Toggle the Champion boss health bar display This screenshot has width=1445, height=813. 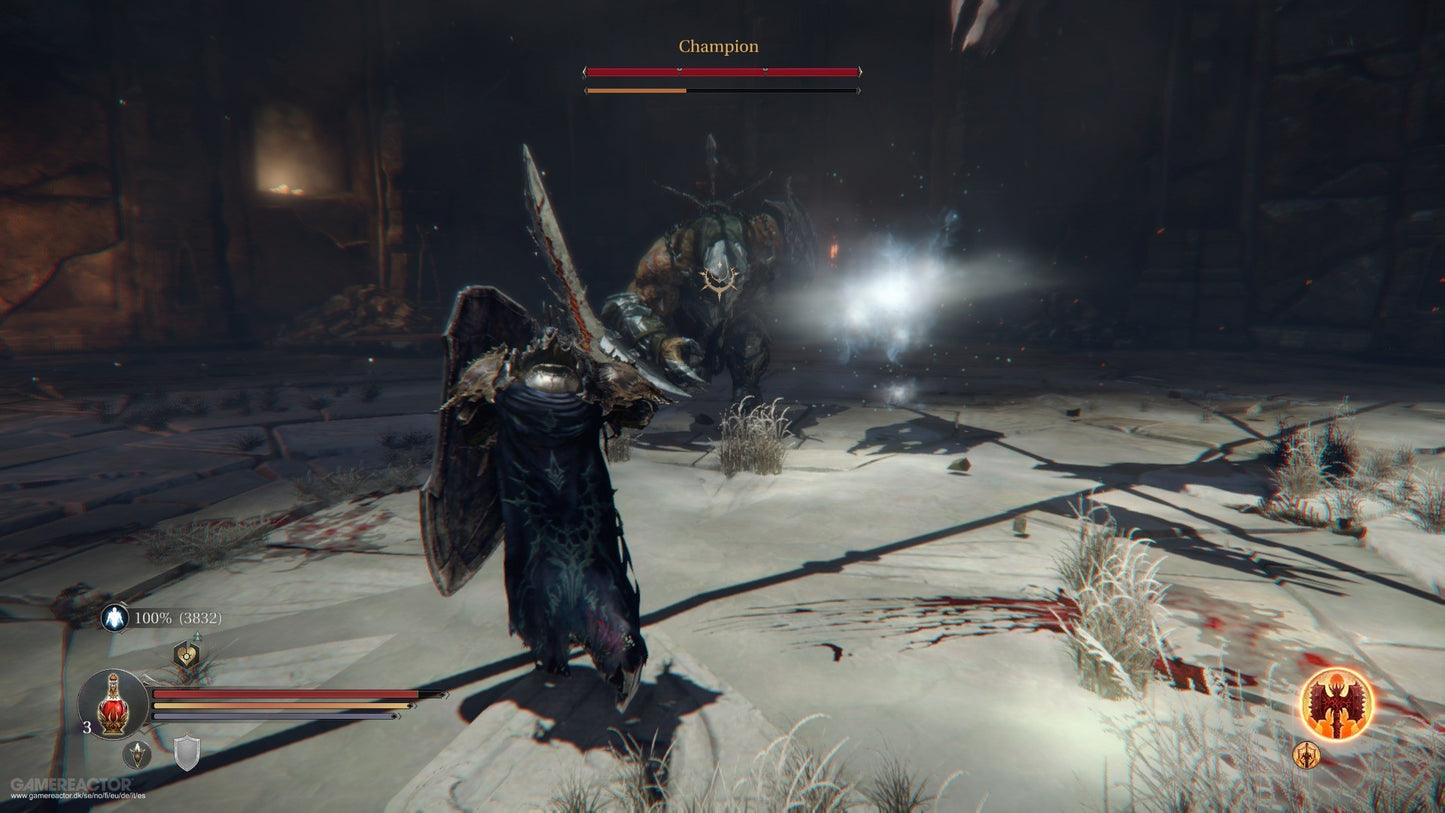(x=720, y=71)
